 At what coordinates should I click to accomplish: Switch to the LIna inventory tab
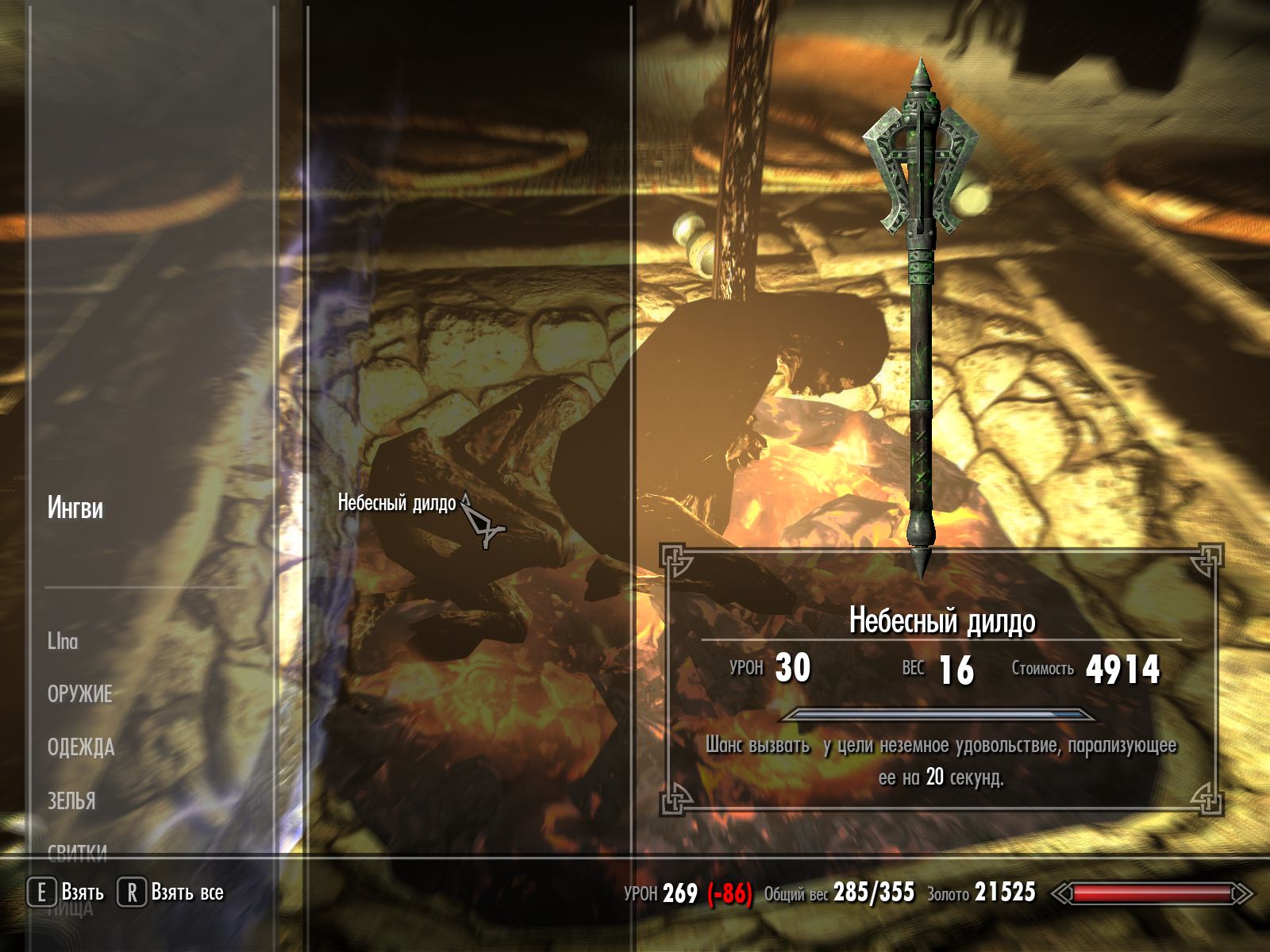63,641
